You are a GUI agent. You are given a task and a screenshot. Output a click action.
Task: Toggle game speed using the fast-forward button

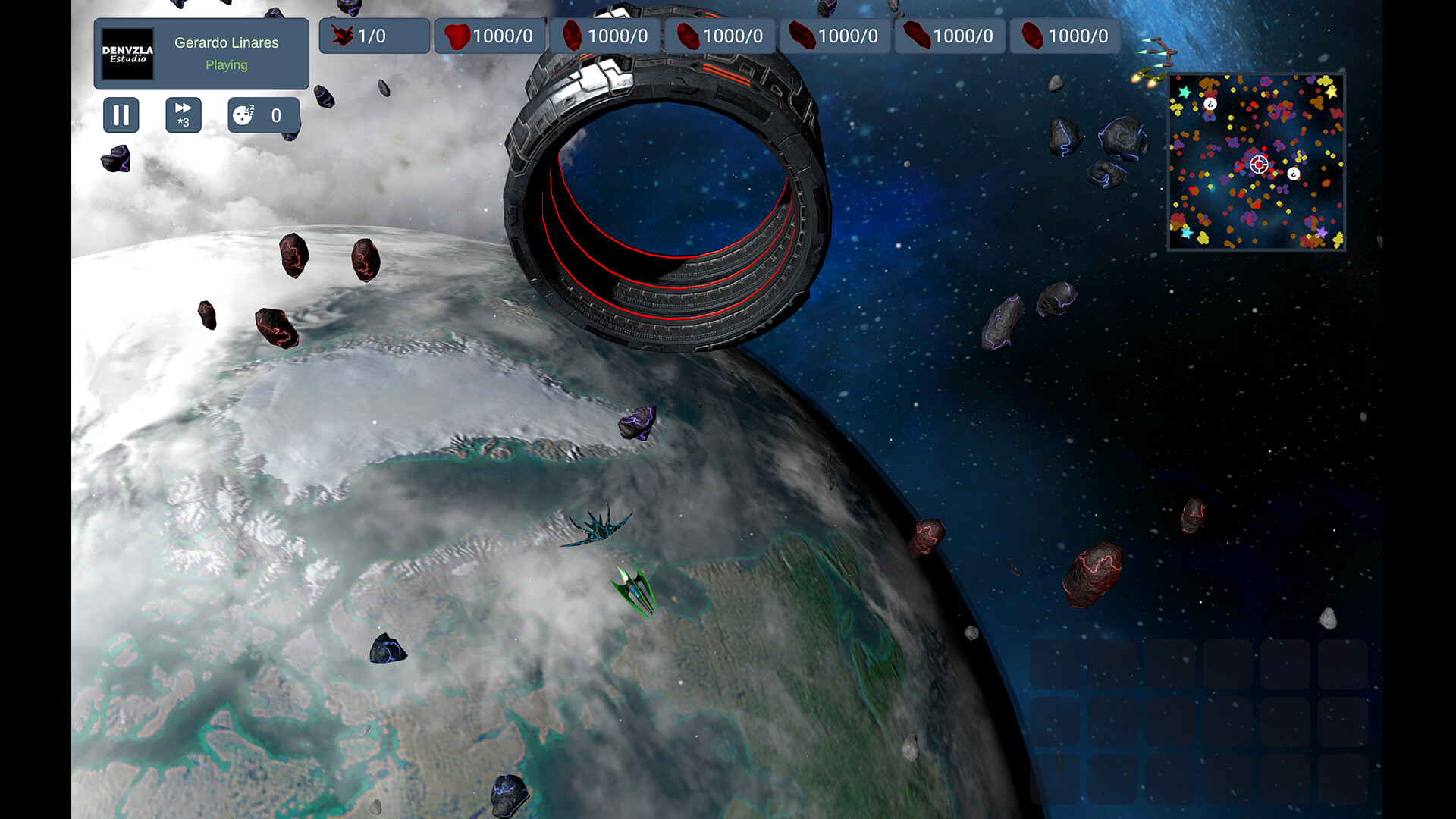tap(183, 115)
